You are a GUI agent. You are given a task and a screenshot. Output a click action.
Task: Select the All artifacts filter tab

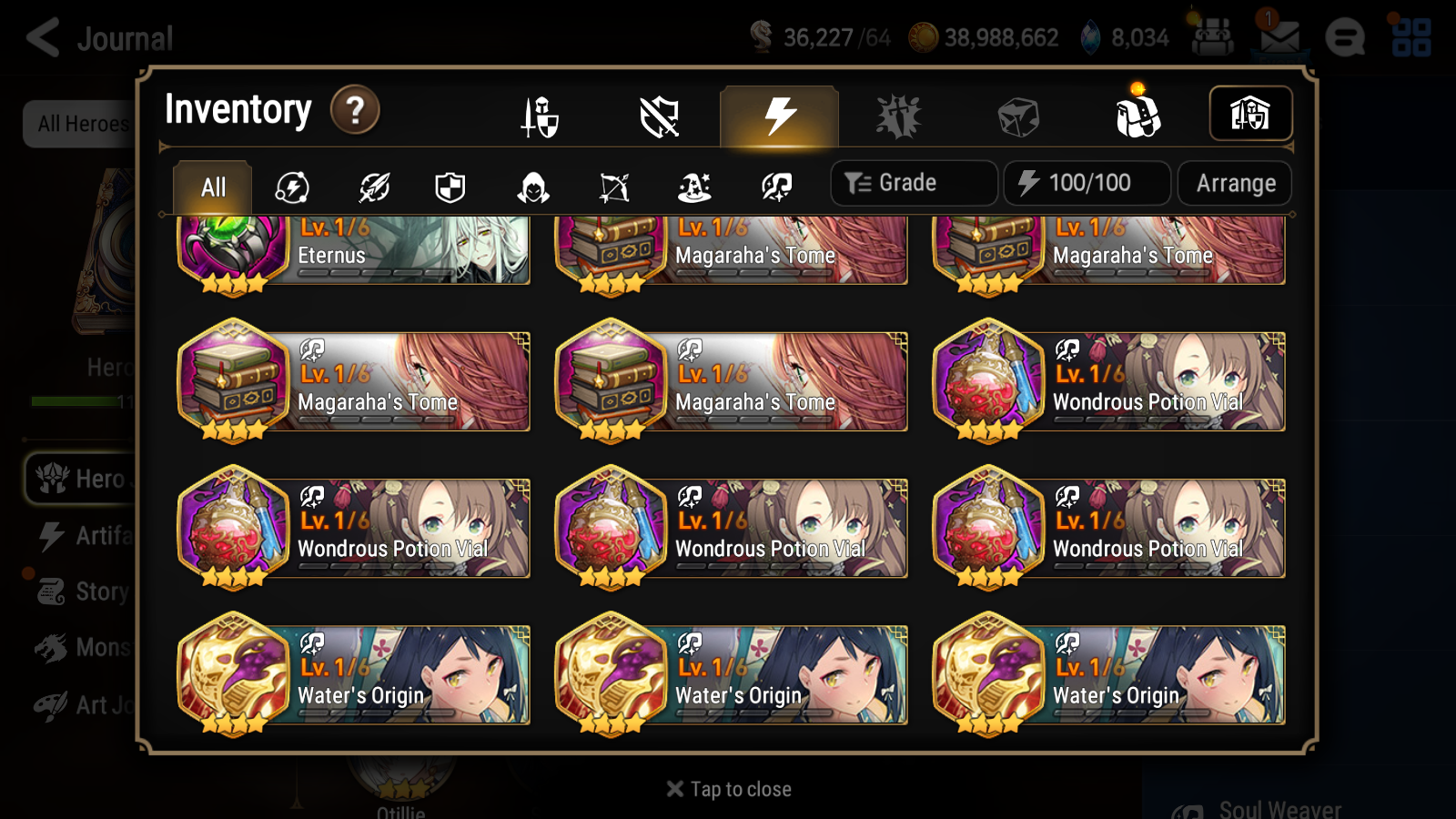(211, 187)
